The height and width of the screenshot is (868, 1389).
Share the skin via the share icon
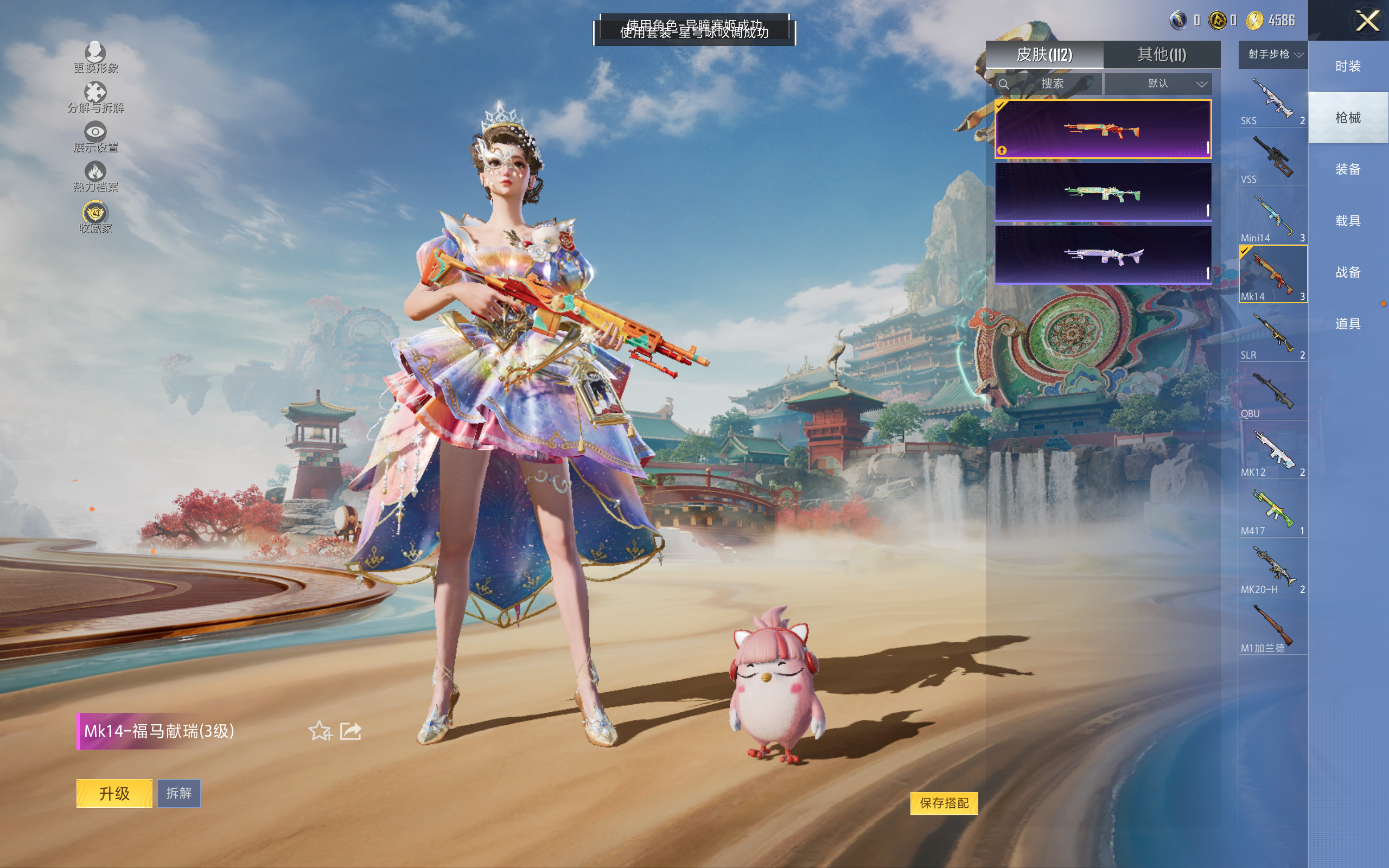pos(351,731)
